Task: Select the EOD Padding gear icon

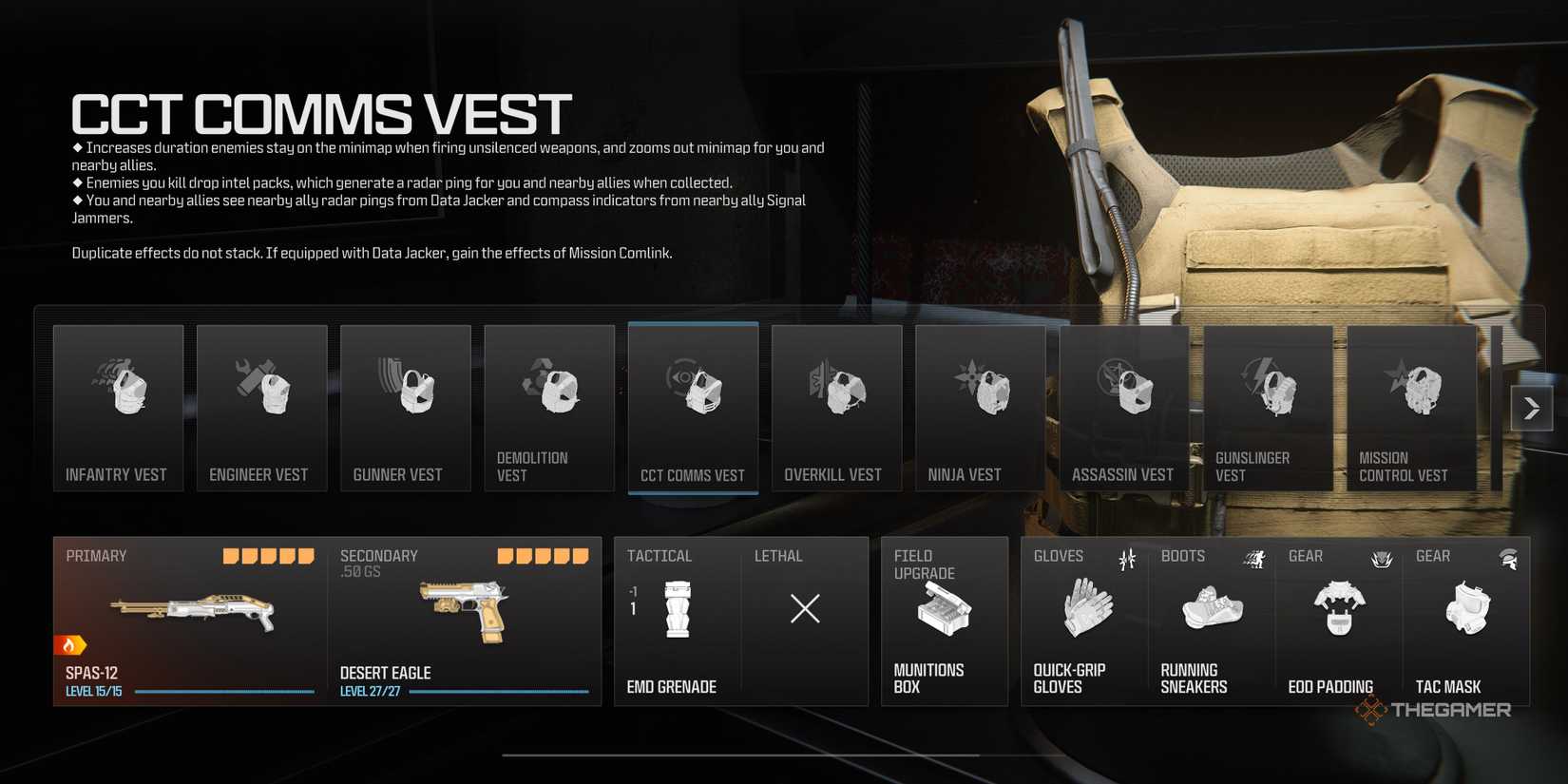Action: coord(1340,613)
